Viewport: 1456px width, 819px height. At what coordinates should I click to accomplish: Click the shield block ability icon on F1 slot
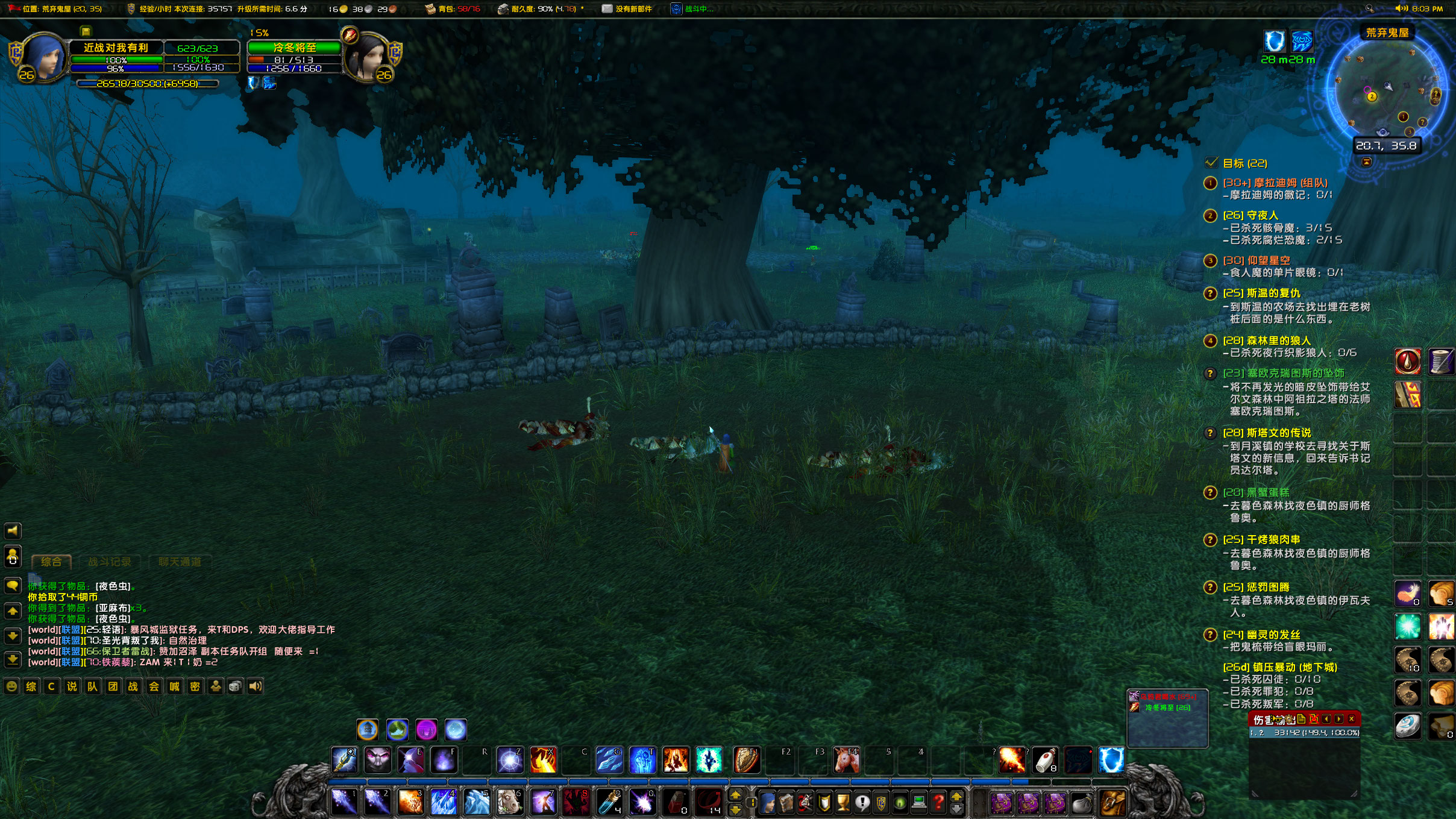(746, 761)
